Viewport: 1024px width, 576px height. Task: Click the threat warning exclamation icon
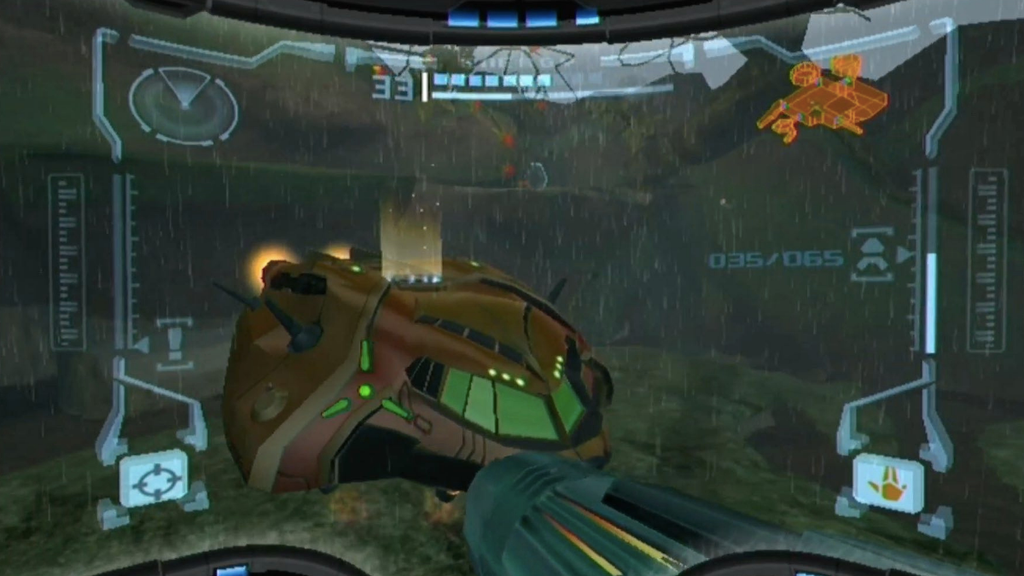(174, 340)
